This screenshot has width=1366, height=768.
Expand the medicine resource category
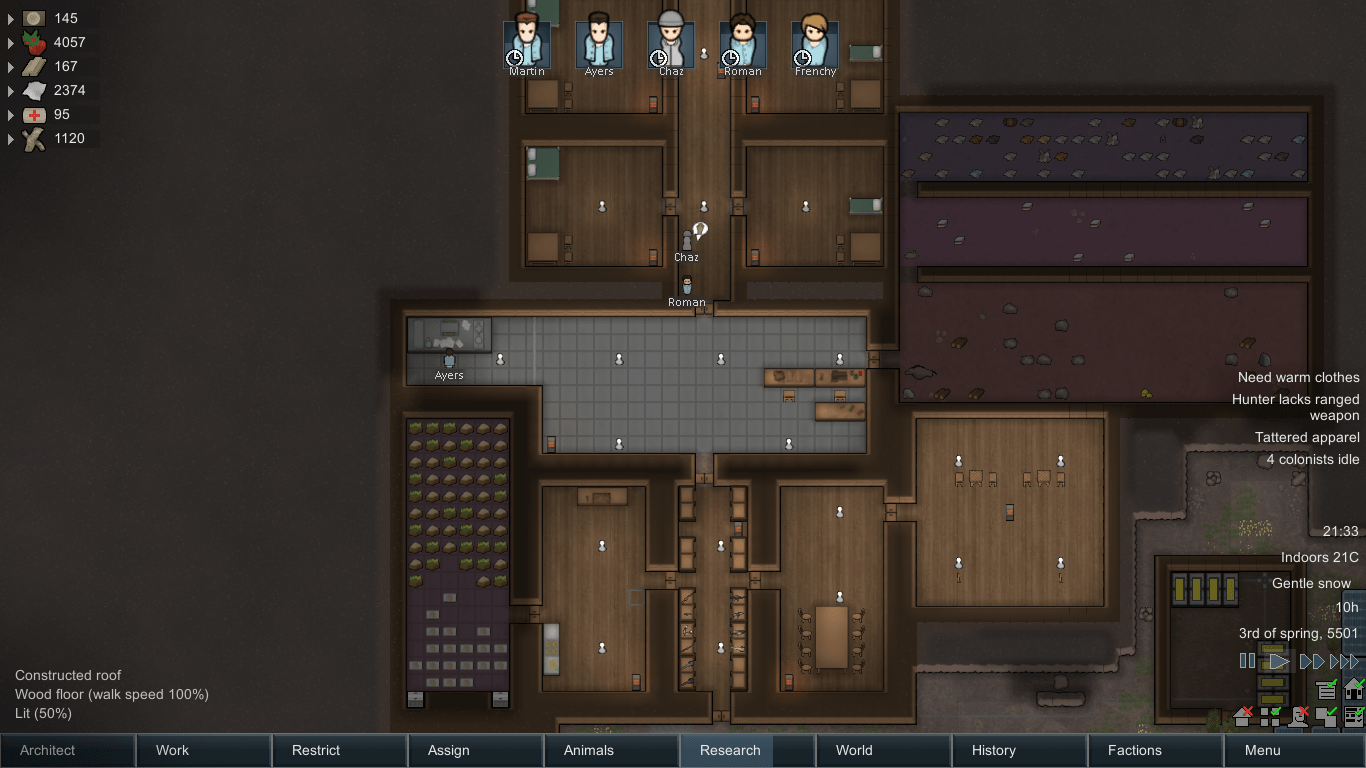coord(10,114)
